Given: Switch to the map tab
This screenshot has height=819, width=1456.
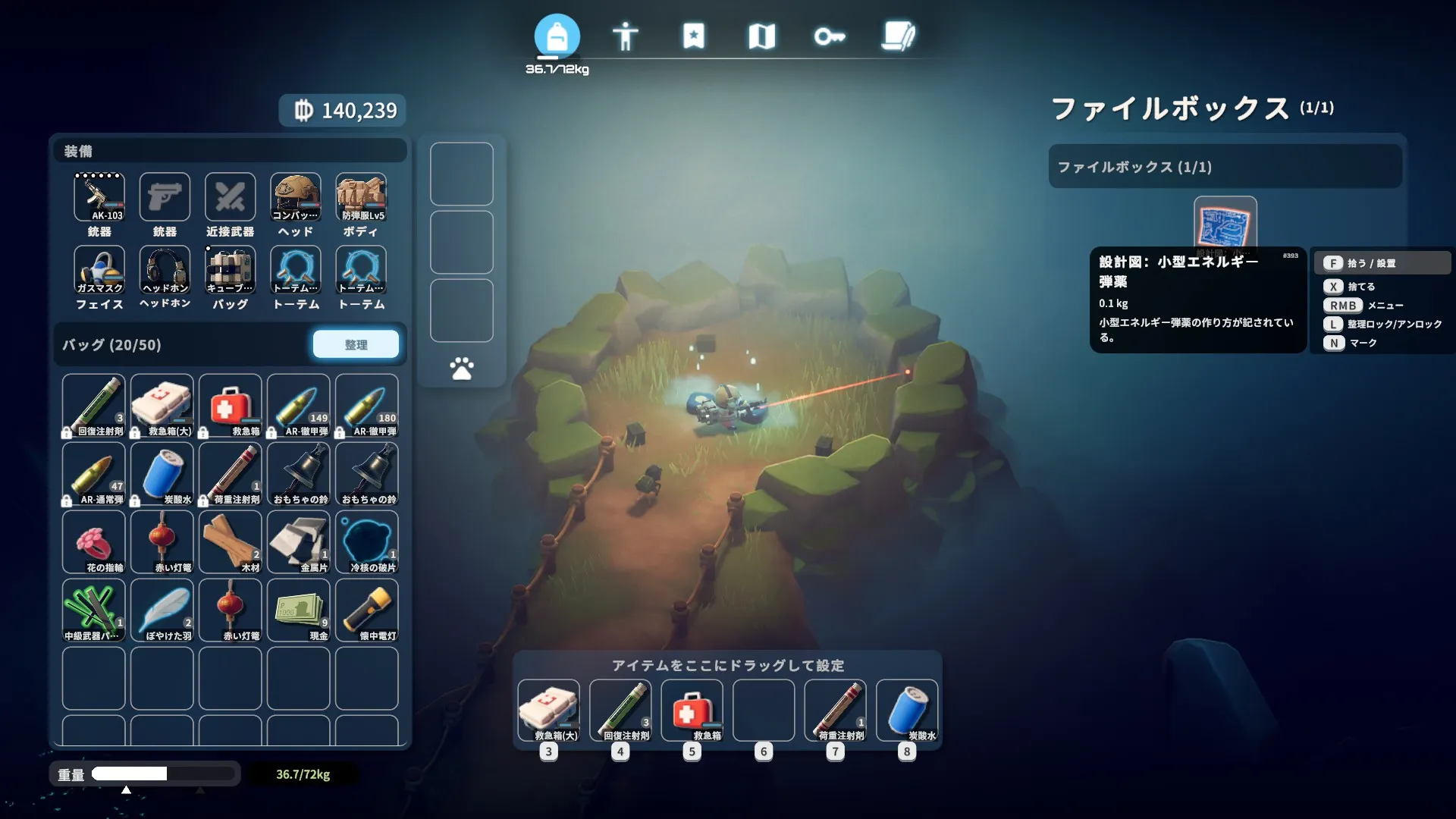Looking at the screenshot, I should coord(761,36).
